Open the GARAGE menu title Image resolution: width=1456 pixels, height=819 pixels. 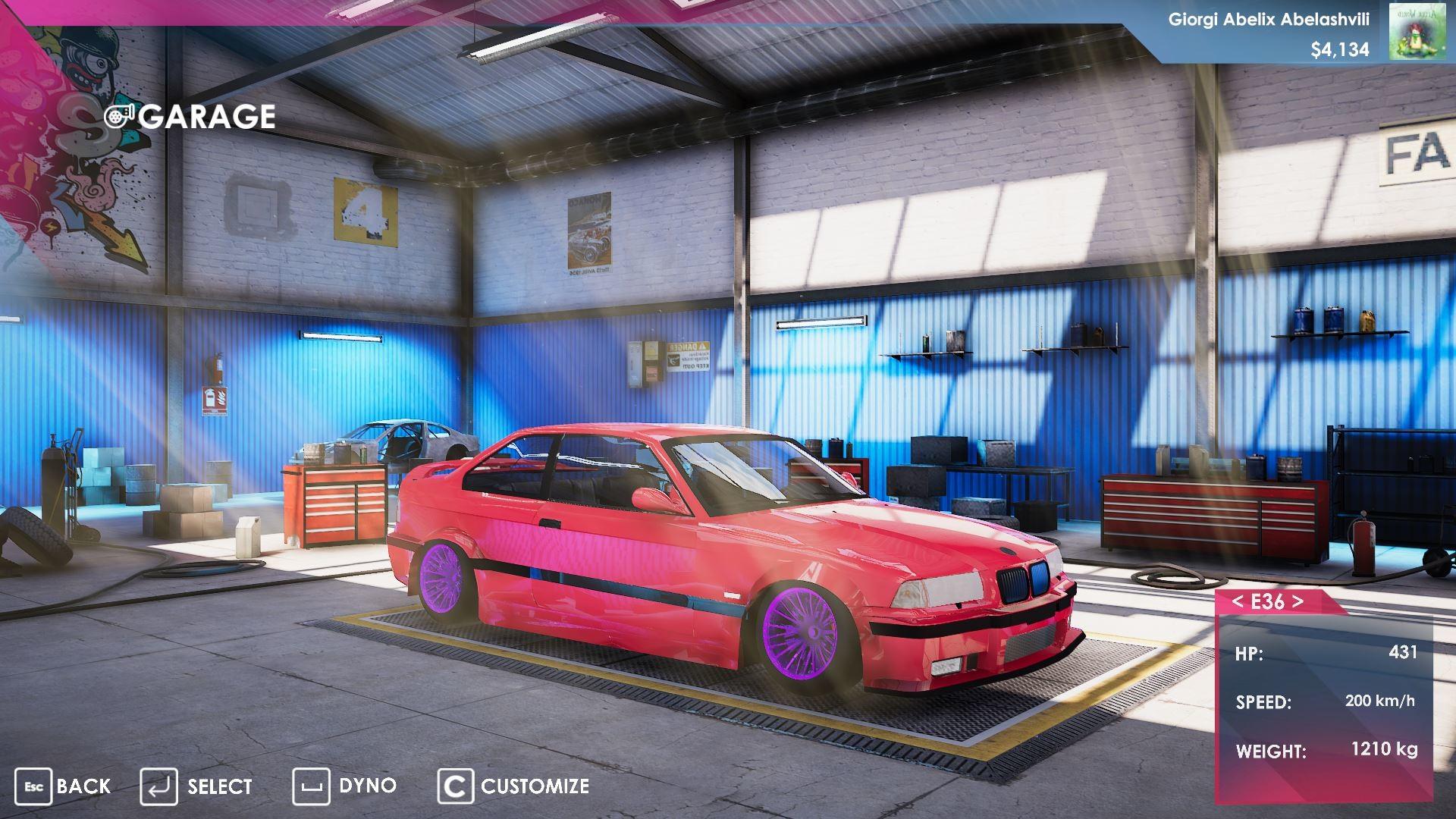210,116
